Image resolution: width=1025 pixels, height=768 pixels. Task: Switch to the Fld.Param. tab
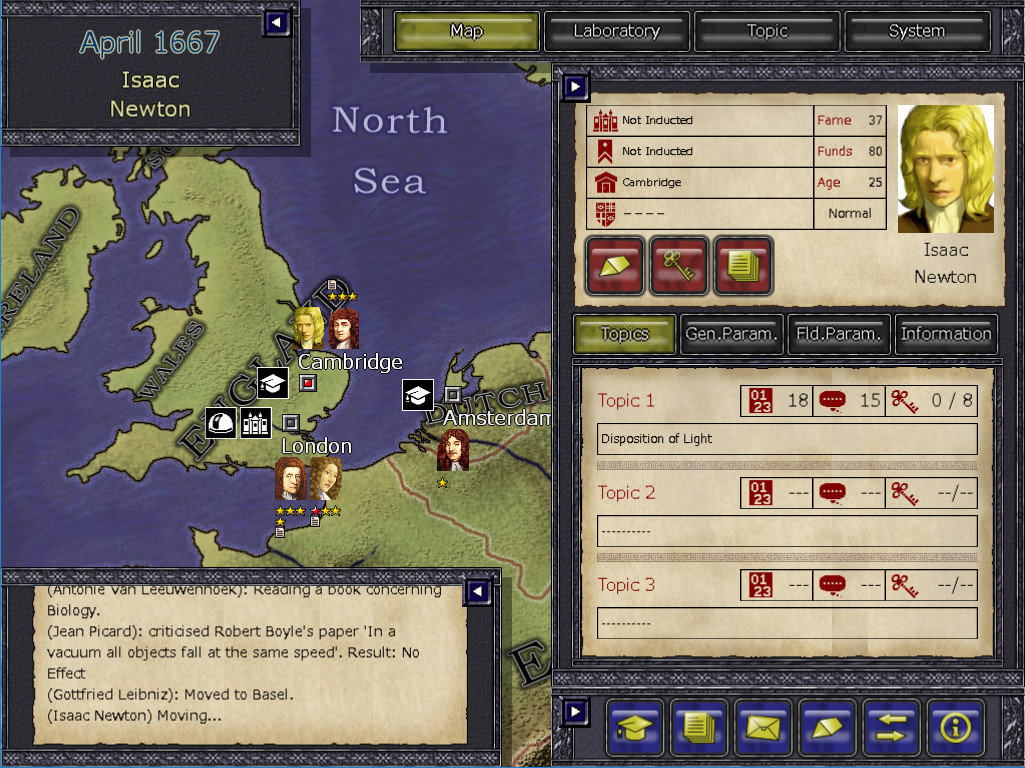pyautogui.click(x=839, y=334)
